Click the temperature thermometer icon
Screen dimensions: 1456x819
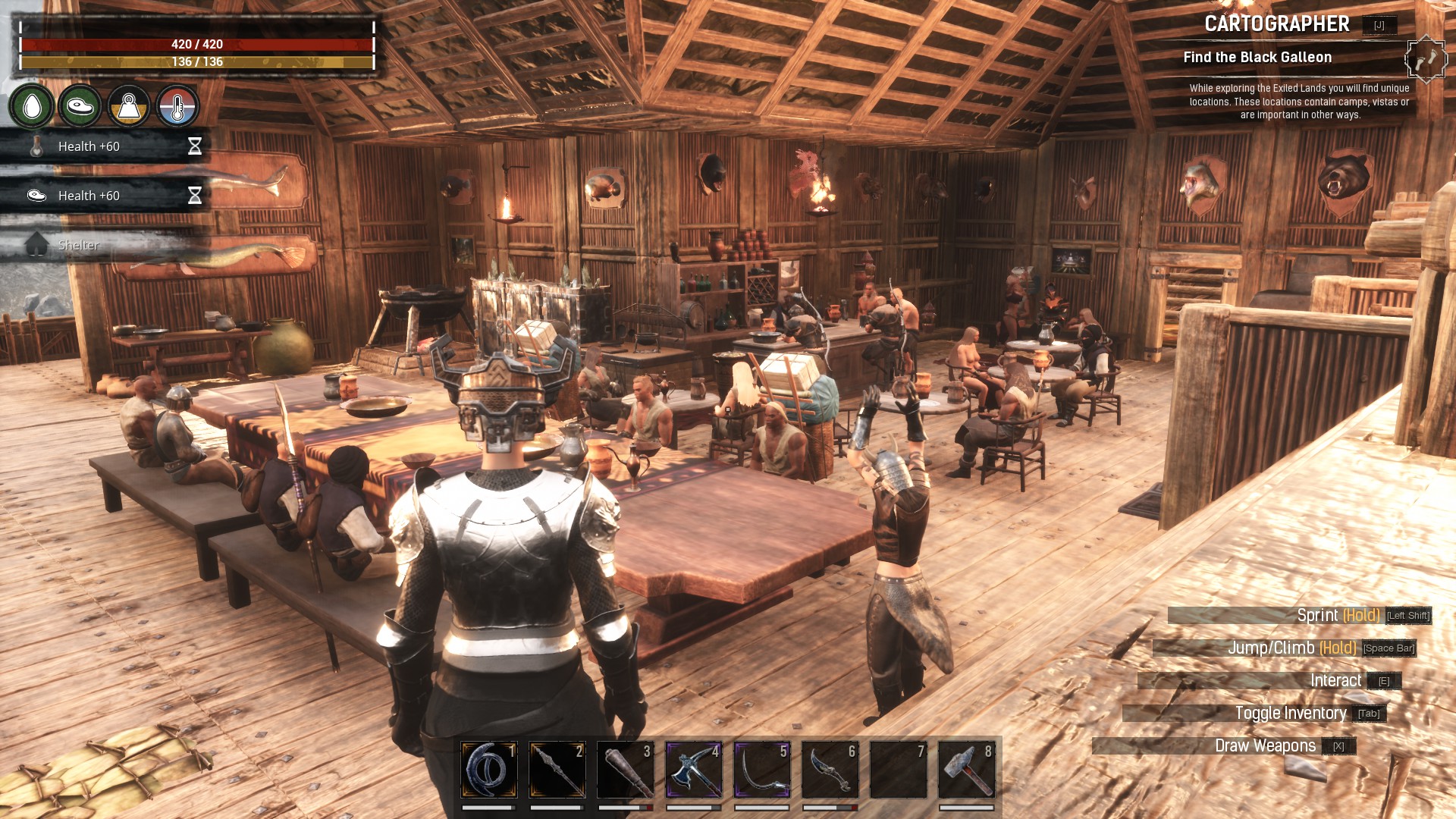click(x=177, y=106)
